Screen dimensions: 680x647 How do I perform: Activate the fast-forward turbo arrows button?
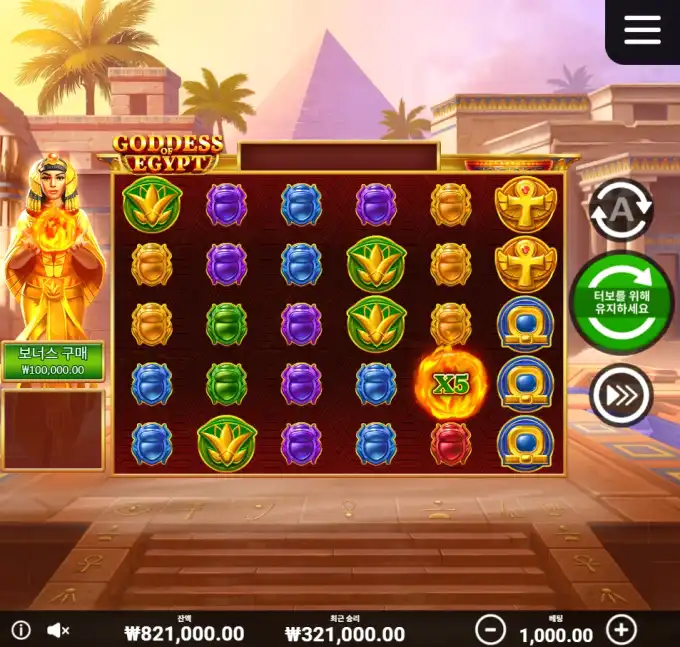click(620, 395)
